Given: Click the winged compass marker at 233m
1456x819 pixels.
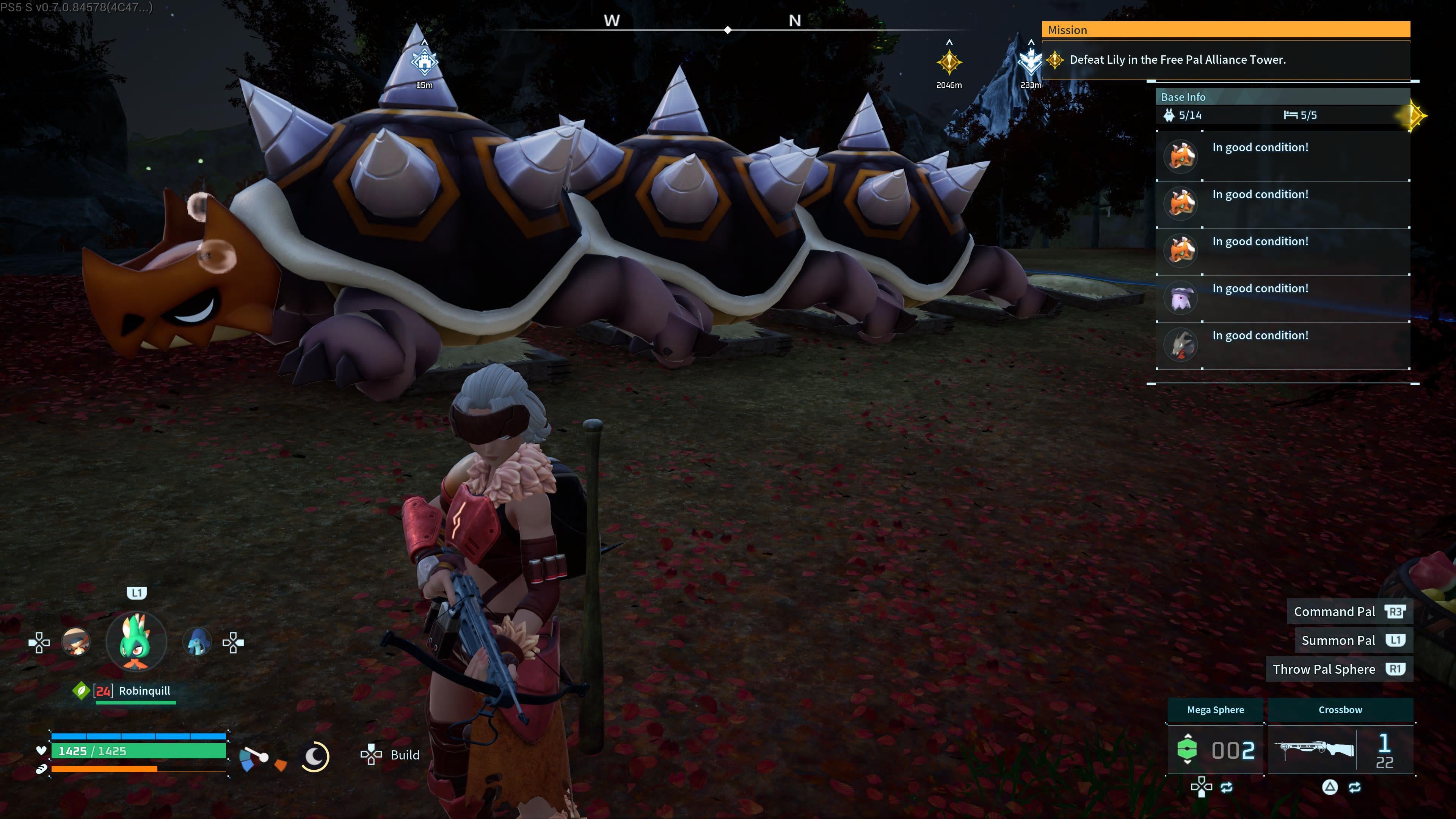Looking at the screenshot, I should tap(1031, 61).
